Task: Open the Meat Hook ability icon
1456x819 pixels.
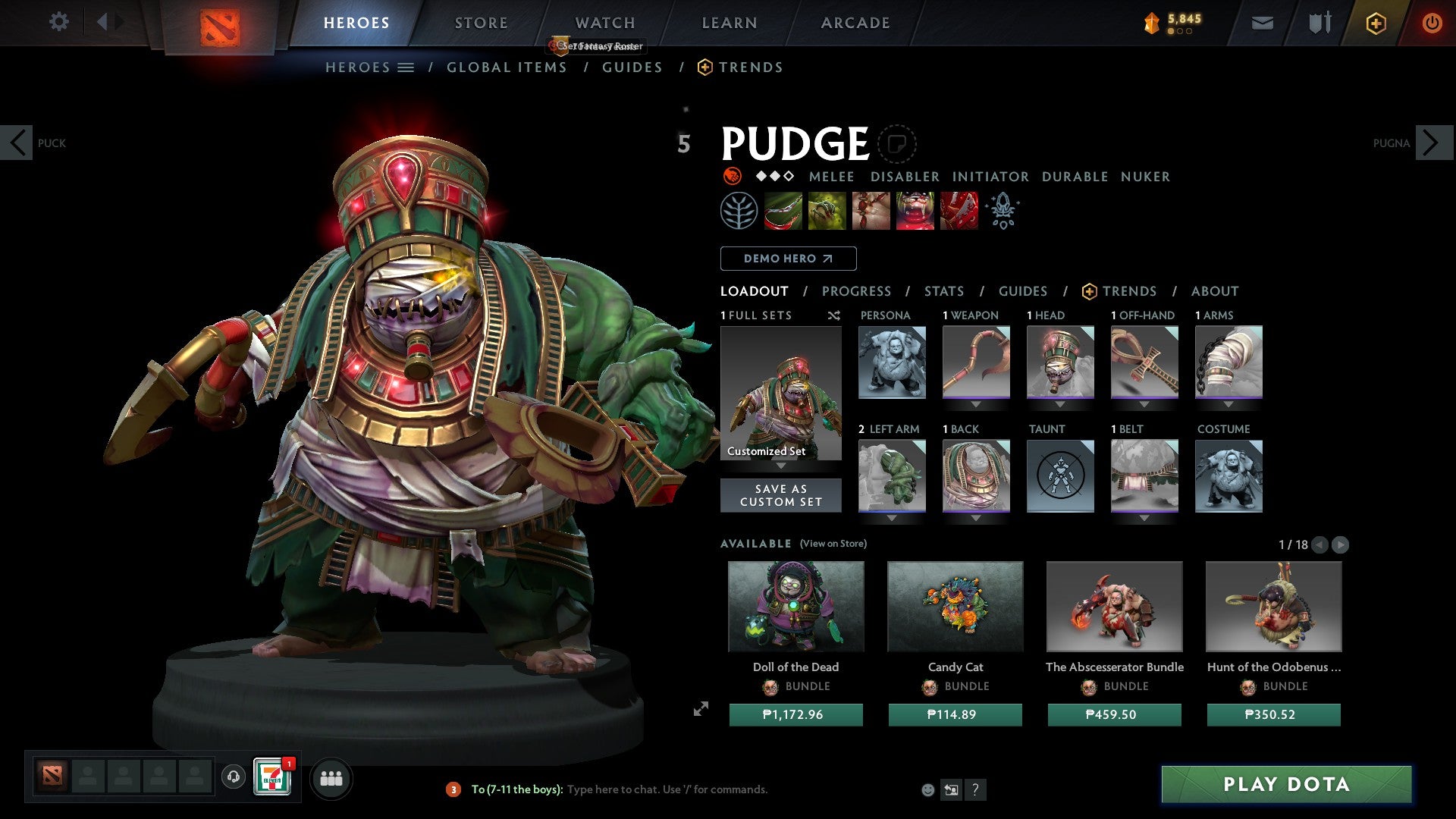Action: pyautogui.click(x=783, y=210)
